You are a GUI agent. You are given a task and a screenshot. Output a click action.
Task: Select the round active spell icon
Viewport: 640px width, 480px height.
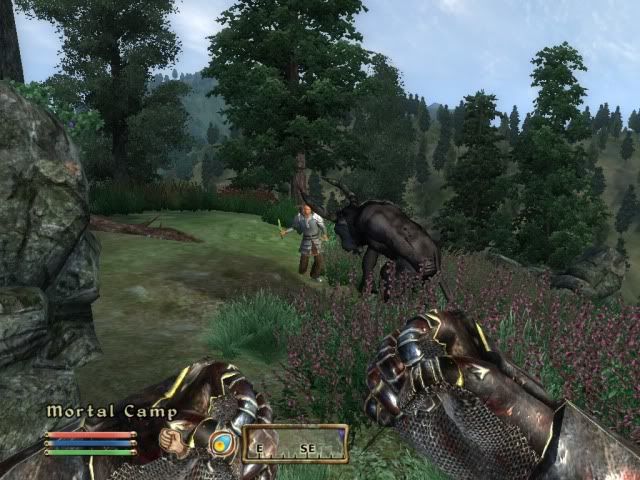pos(221,443)
